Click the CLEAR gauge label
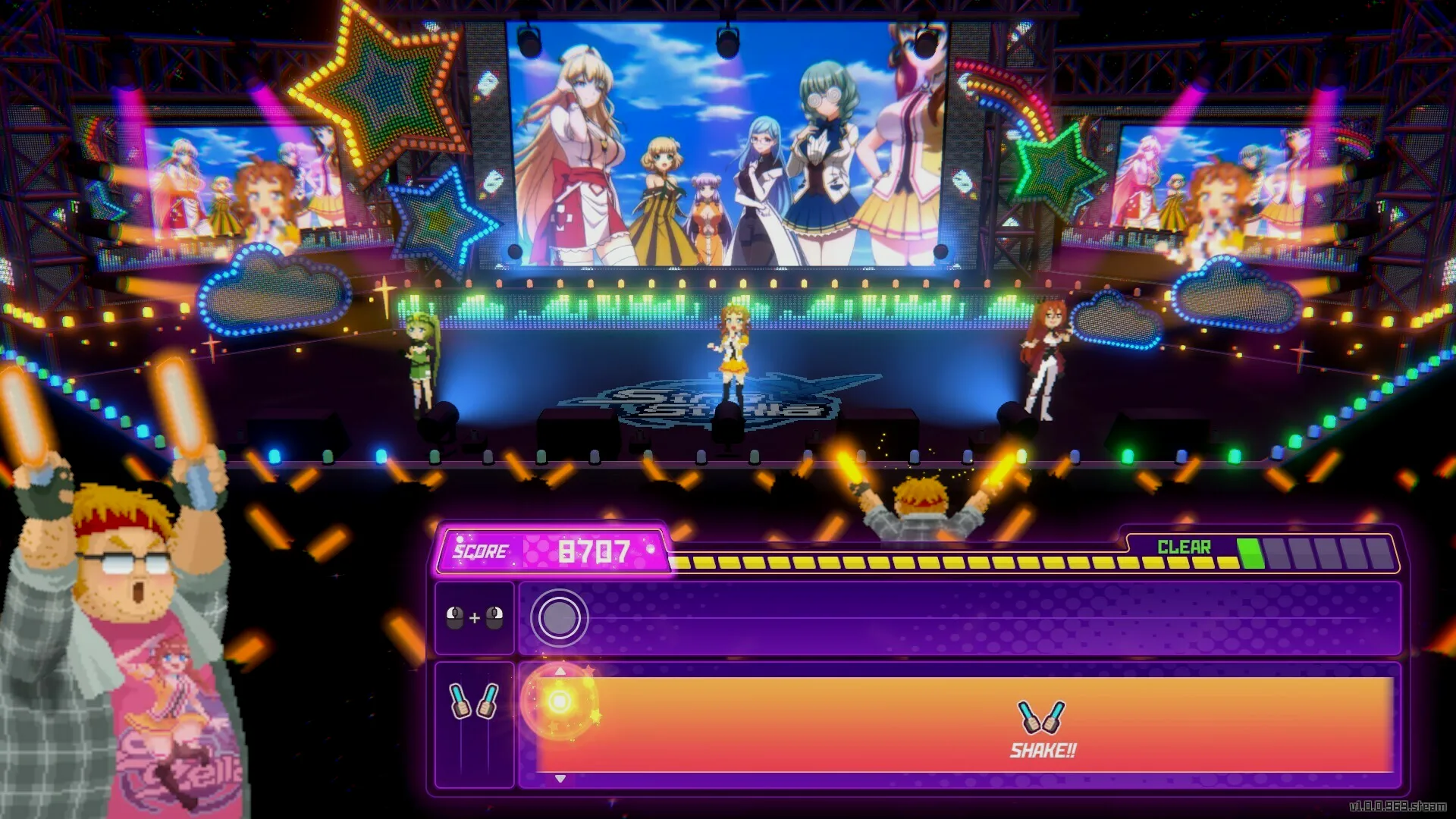The image size is (1456, 819). click(1184, 545)
